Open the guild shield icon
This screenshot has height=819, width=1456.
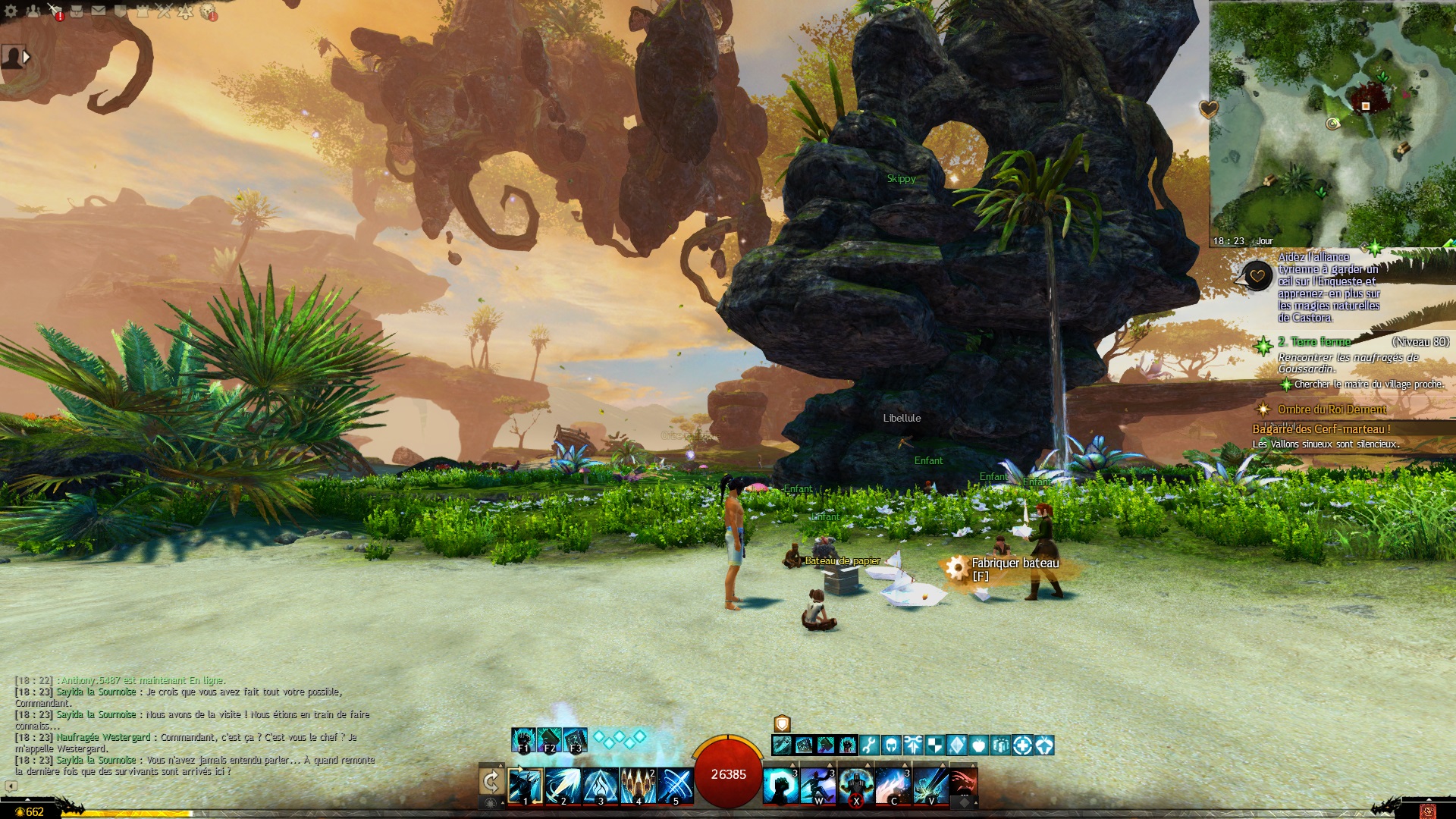(x=121, y=11)
